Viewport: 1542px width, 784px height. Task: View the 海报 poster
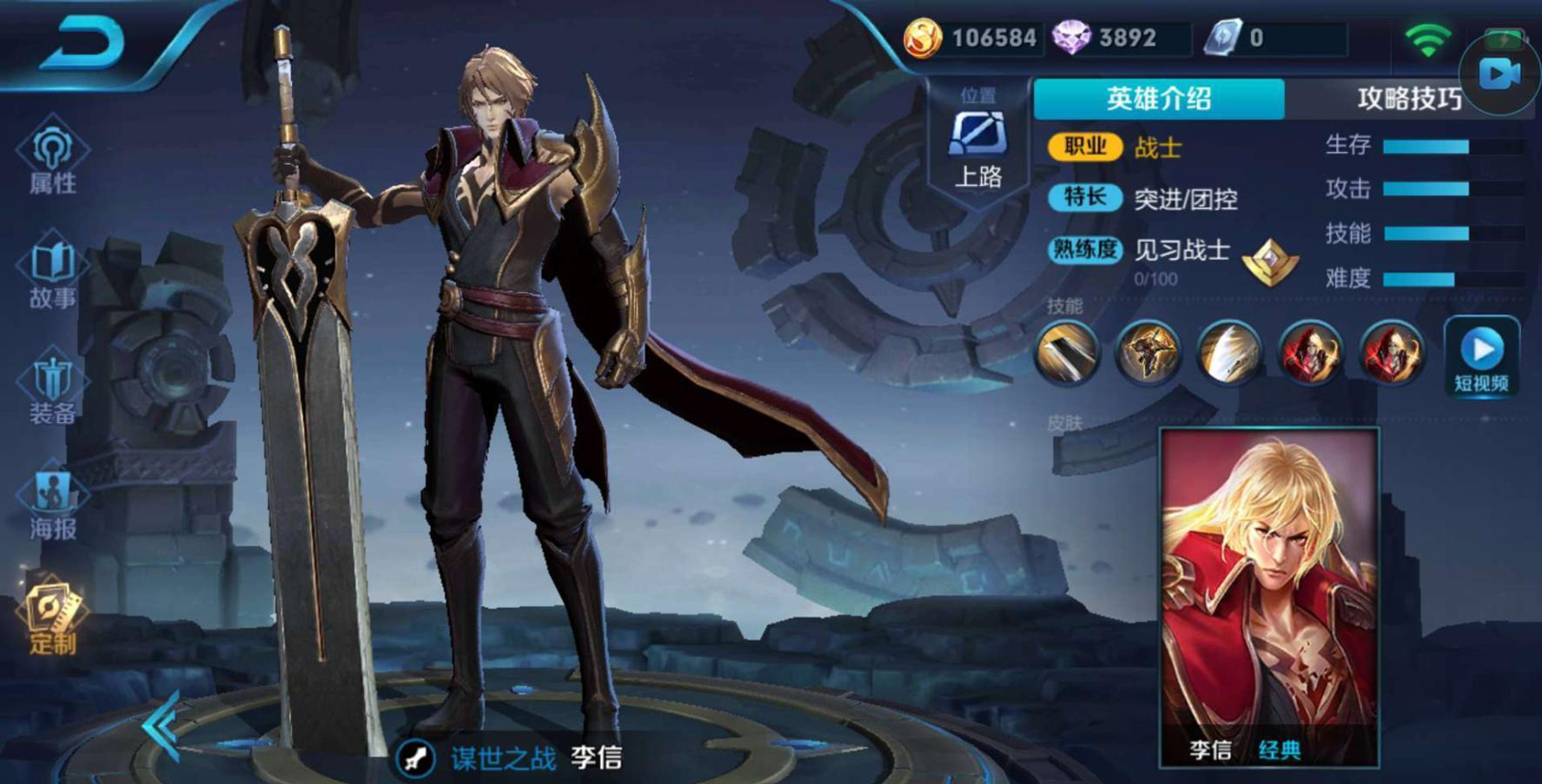tap(52, 505)
